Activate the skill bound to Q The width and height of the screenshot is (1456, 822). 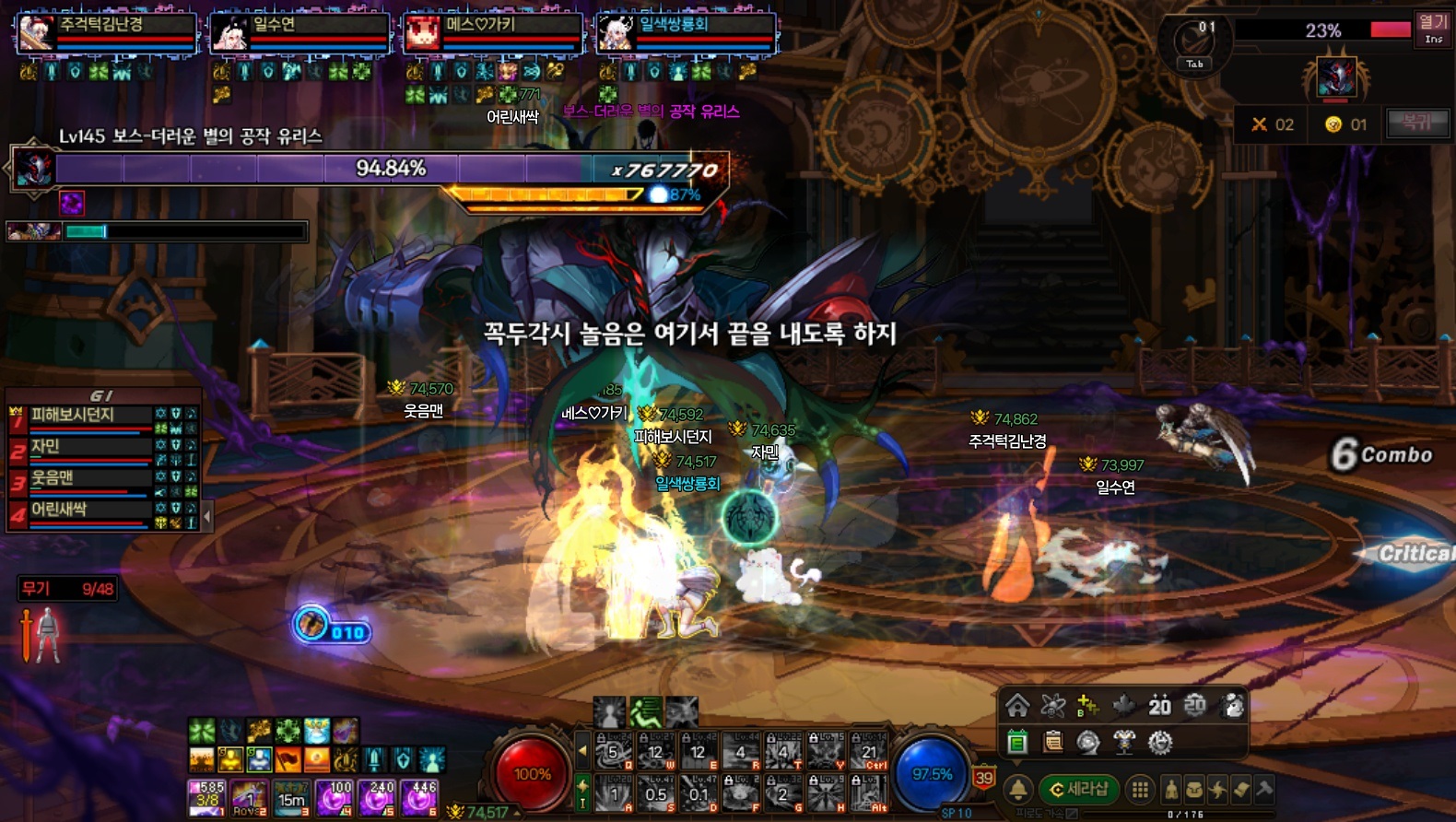click(614, 752)
